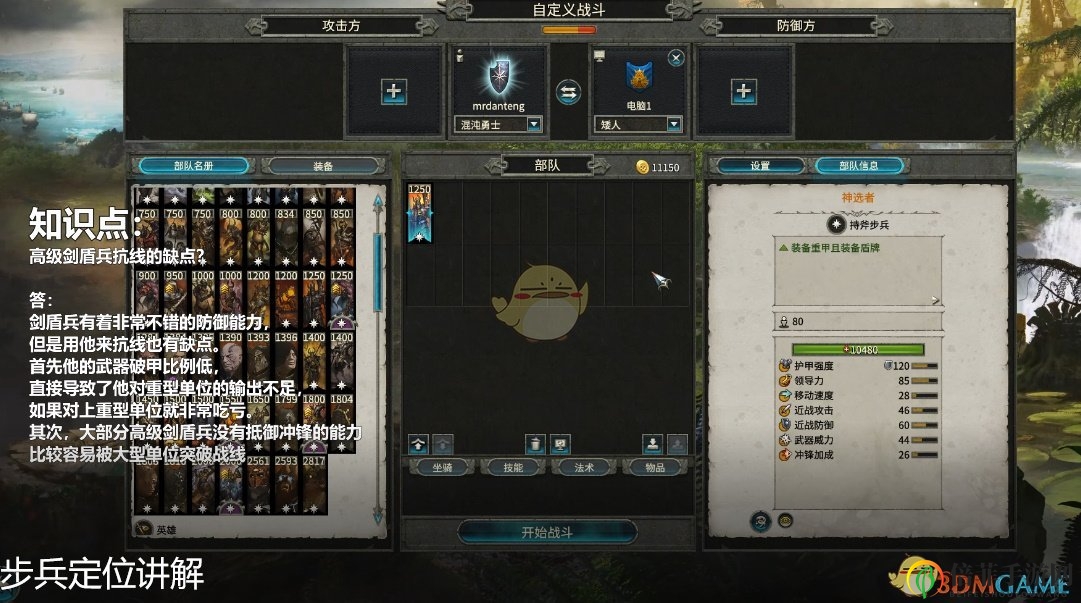Add a player to the defender side
Viewport: 1081px width, 603px height.
point(743,92)
